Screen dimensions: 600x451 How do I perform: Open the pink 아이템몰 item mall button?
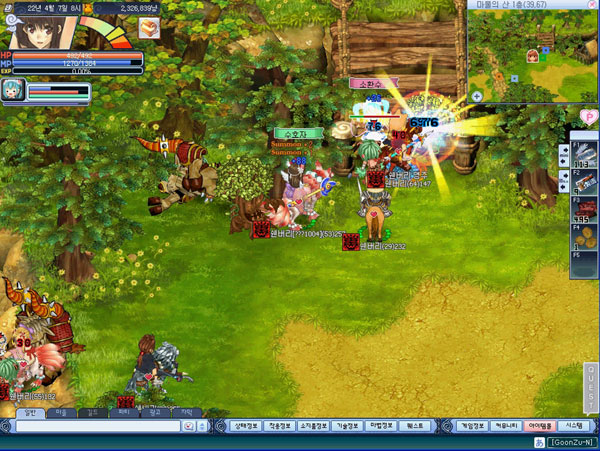(536, 425)
